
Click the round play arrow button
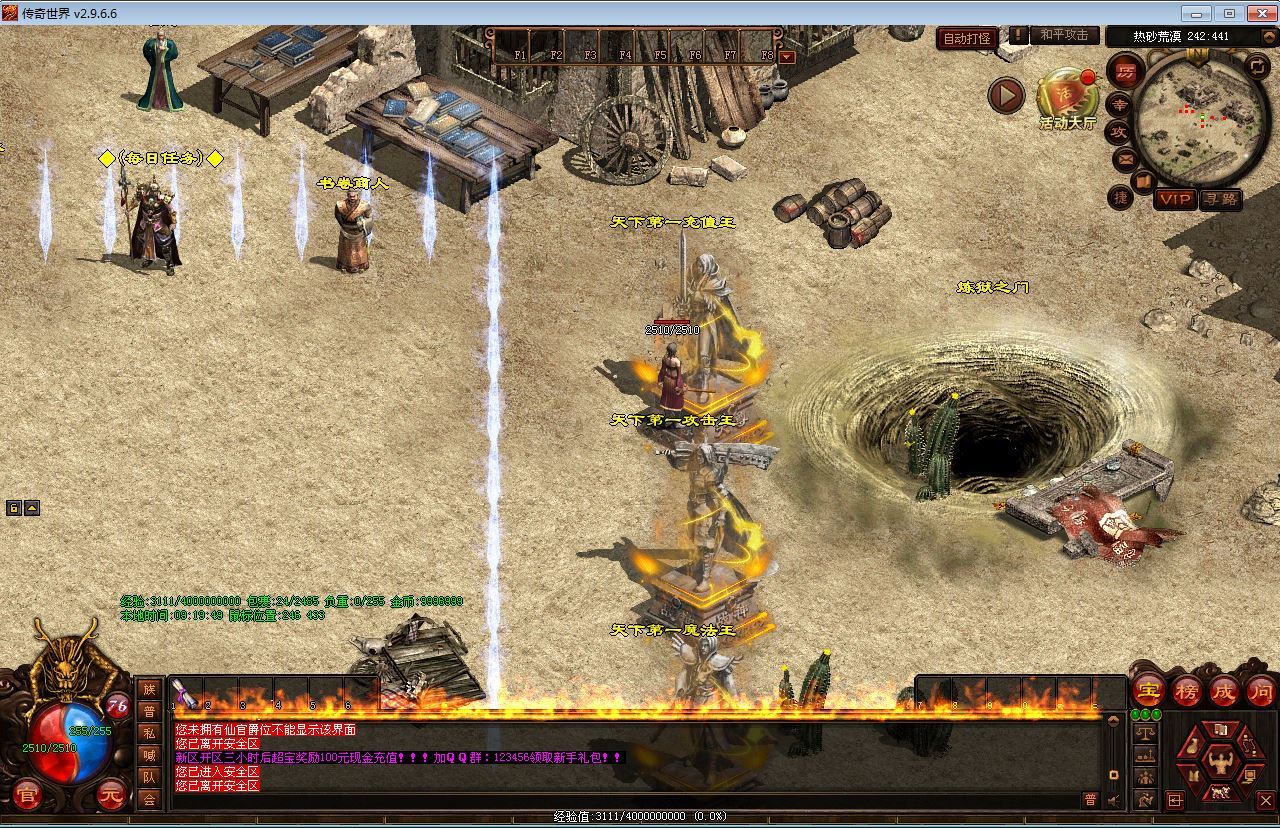[x=1007, y=96]
